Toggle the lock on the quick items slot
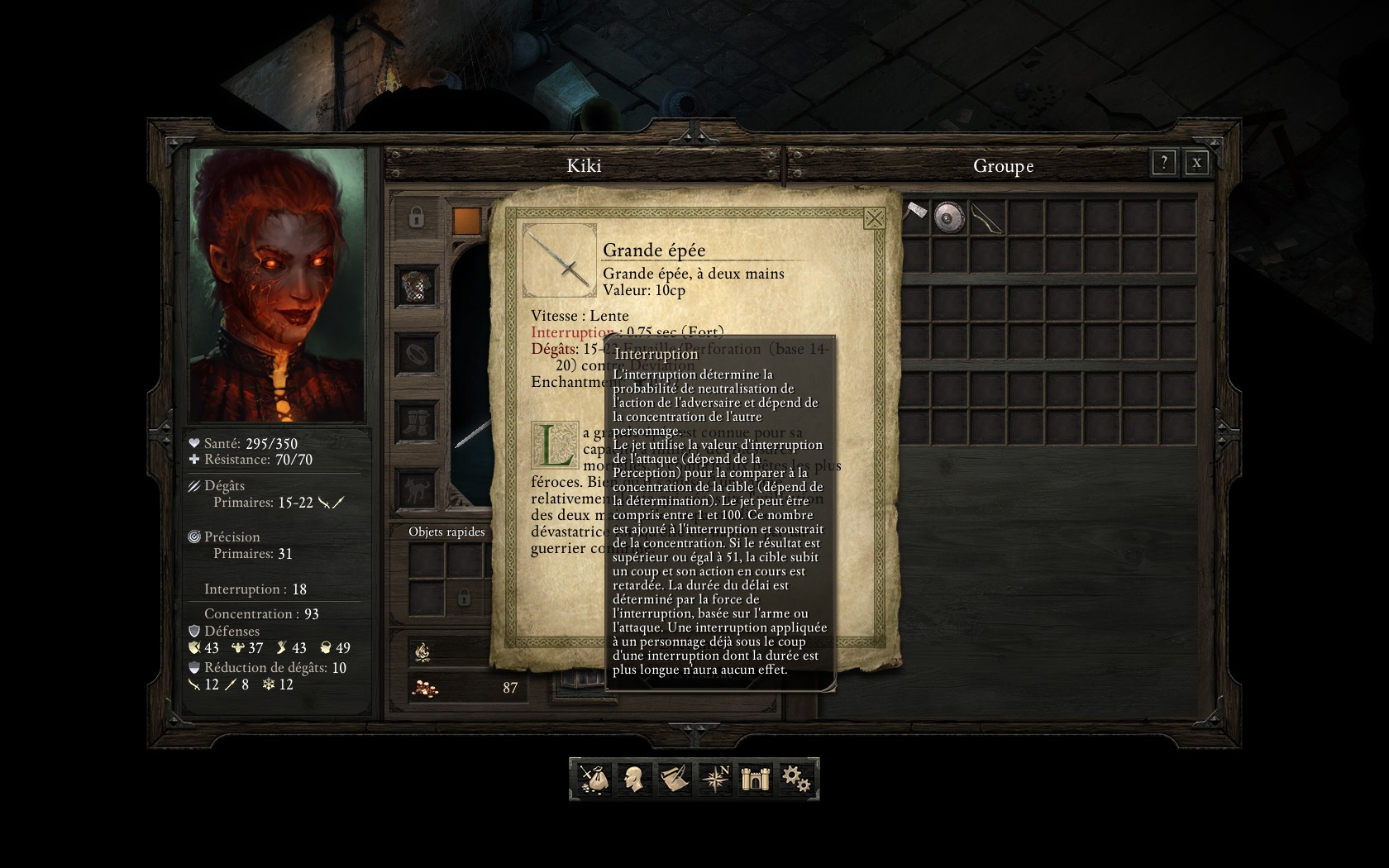 [464, 598]
